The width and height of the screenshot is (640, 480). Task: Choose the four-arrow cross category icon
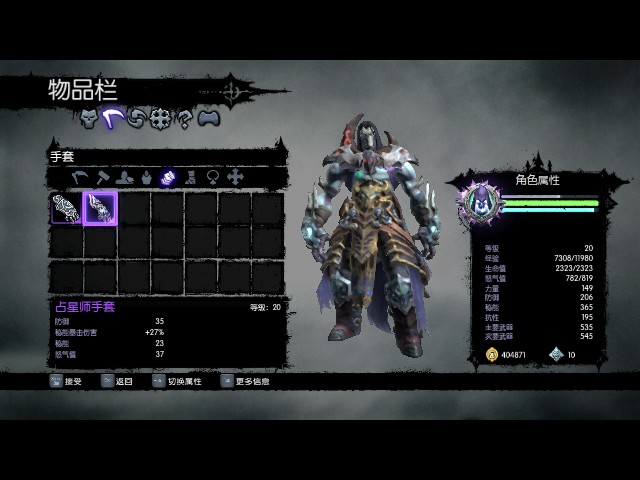pos(235,177)
